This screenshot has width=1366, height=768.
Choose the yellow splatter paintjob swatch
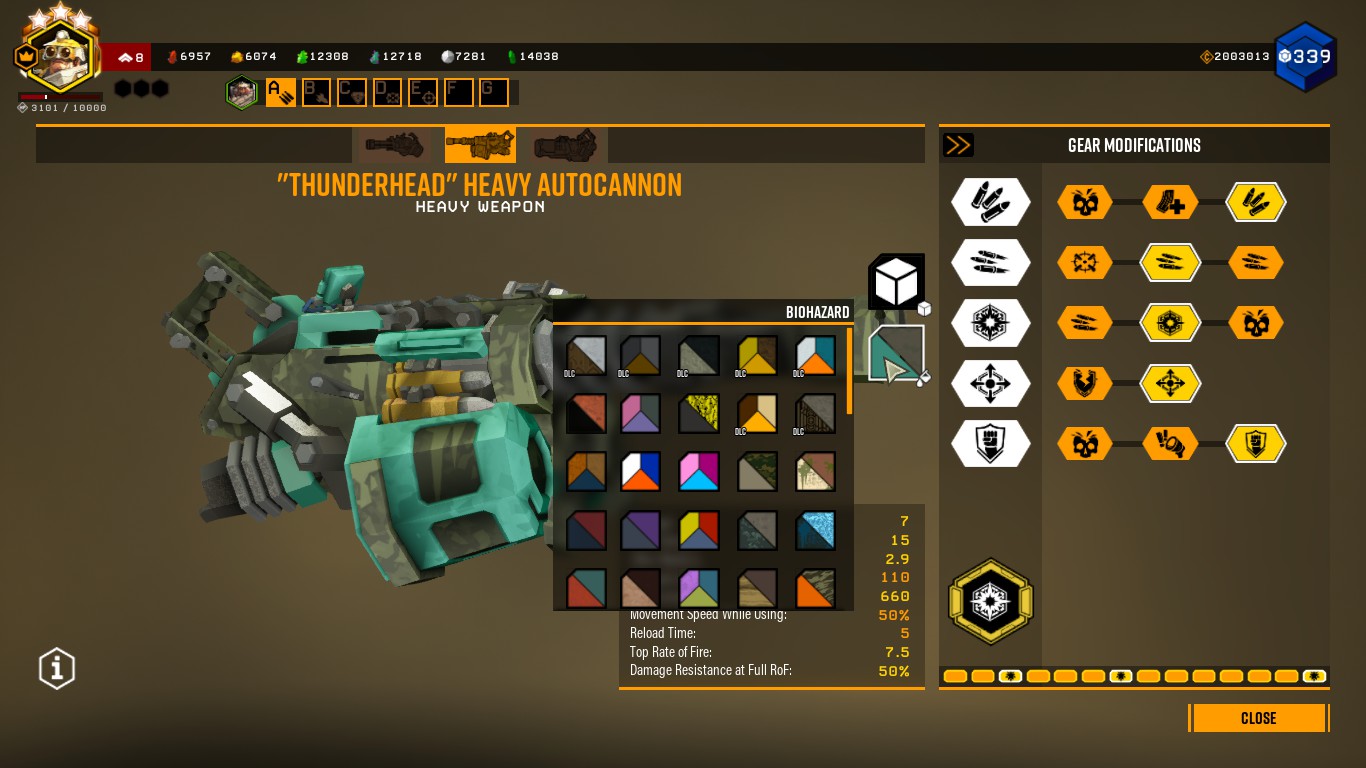point(699,413)
